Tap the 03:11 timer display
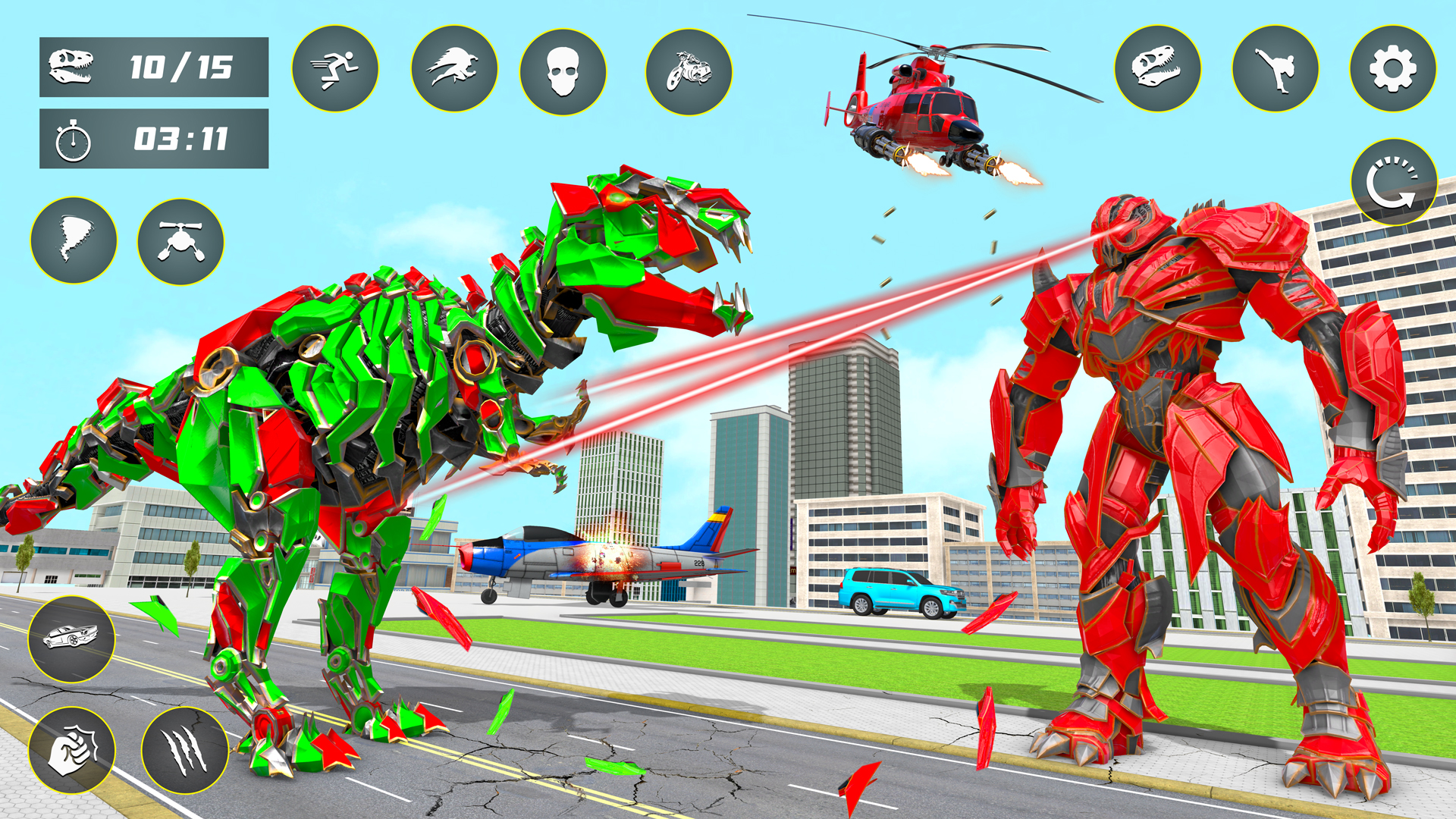This screenshot has width=1456, height=819. (152, 138)
